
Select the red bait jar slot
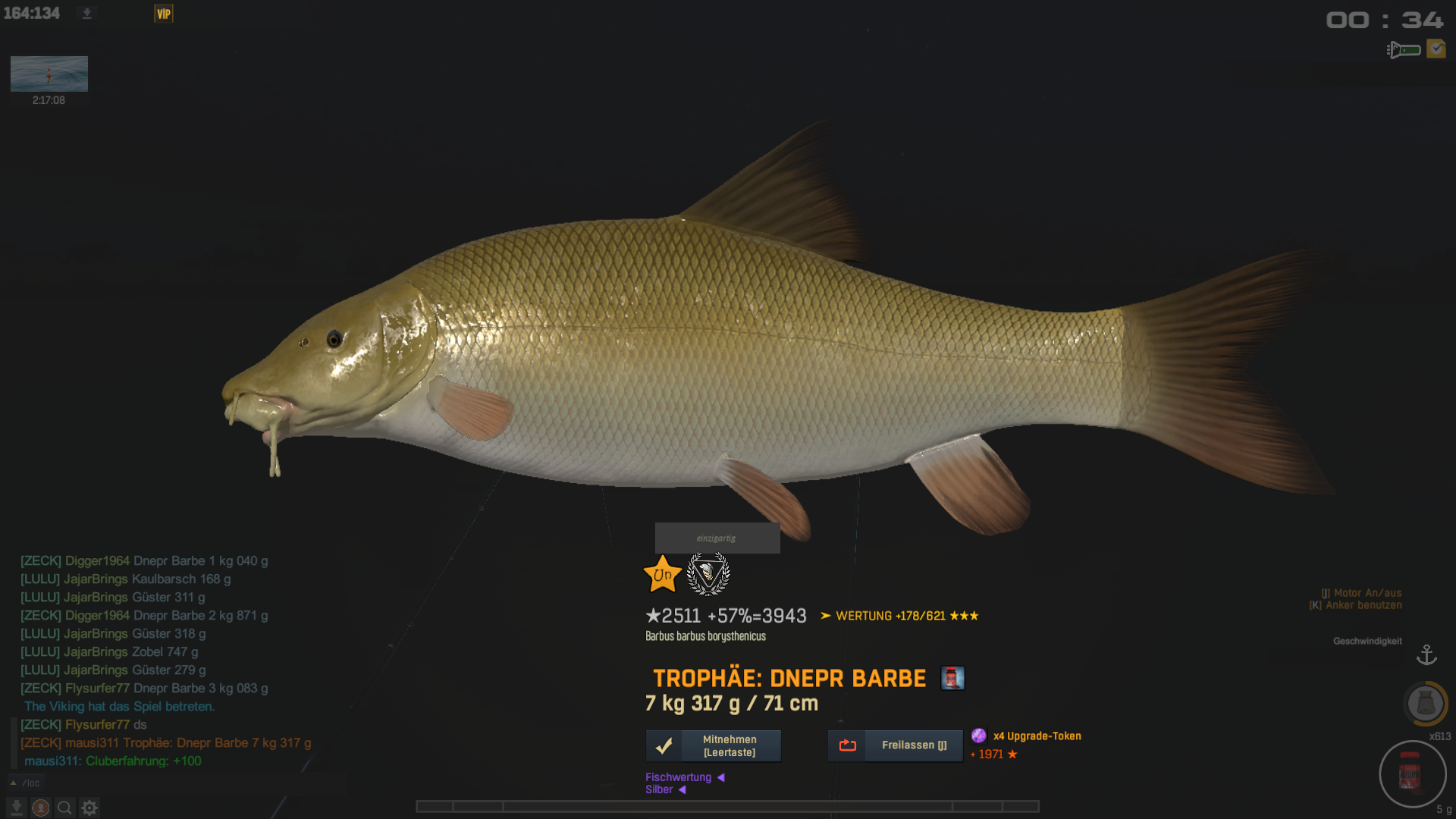point(1411,774)
